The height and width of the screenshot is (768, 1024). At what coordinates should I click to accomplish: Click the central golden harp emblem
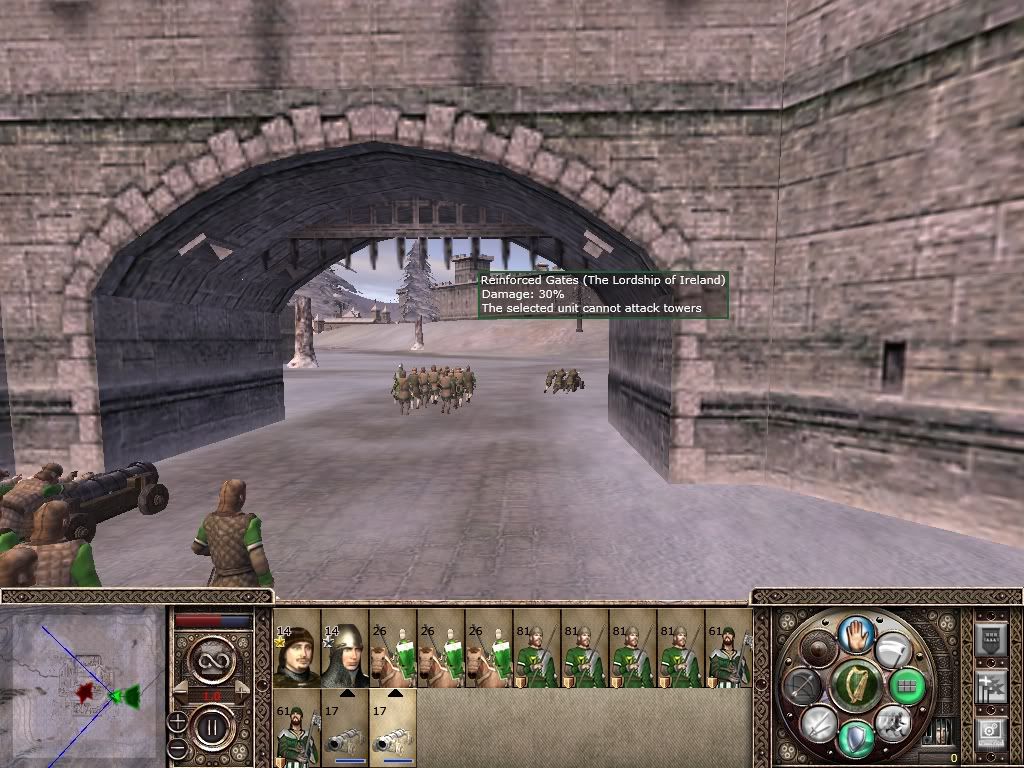[x=855, y=685]
